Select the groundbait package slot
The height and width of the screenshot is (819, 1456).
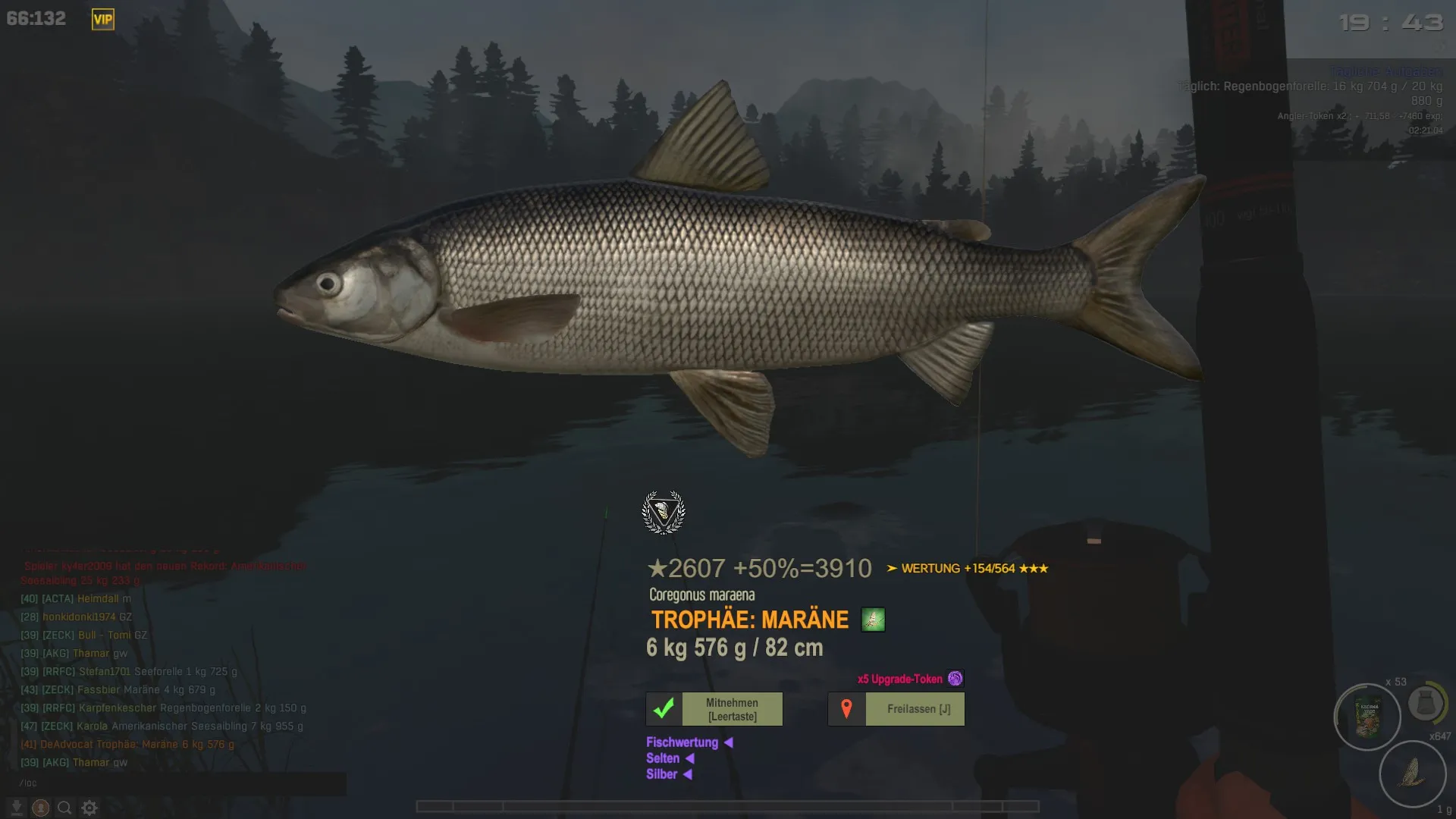click(x=1367, y=717)
